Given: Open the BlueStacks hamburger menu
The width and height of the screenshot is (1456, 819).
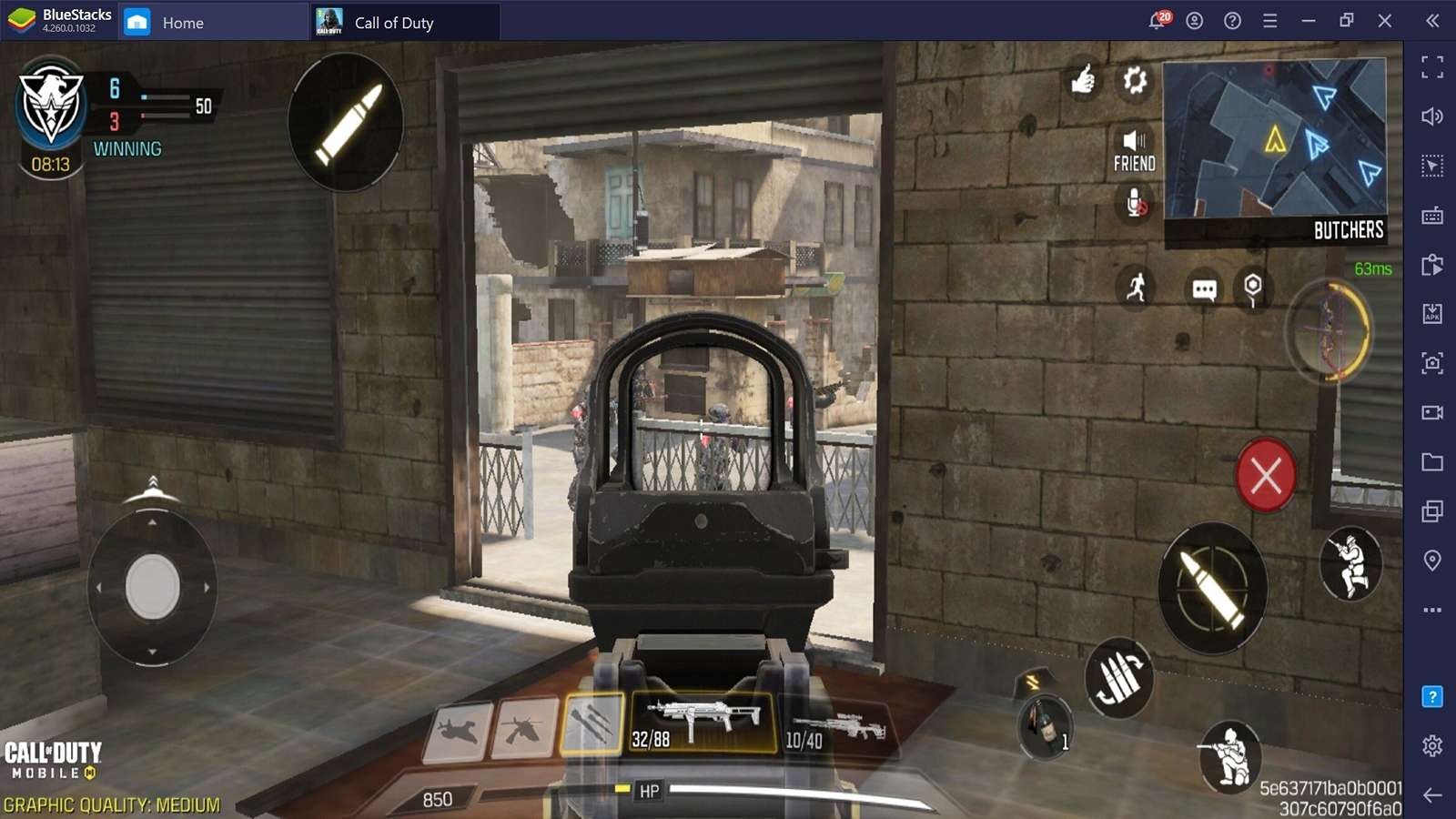Looking at the screenshot, I should pos(1269,20).
